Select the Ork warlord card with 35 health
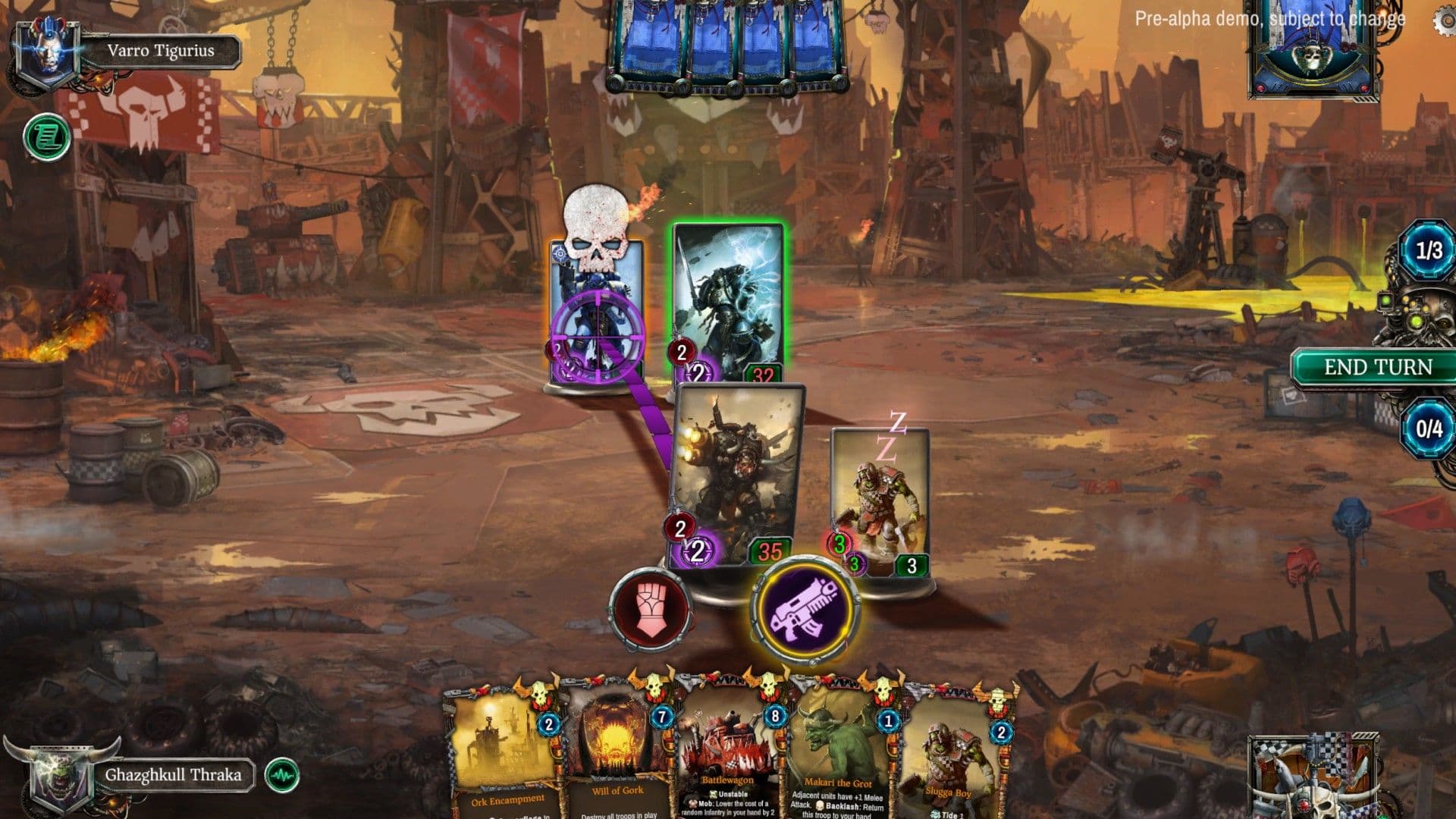This screenshot has width=1456, height=819. [x=737, y=474]
